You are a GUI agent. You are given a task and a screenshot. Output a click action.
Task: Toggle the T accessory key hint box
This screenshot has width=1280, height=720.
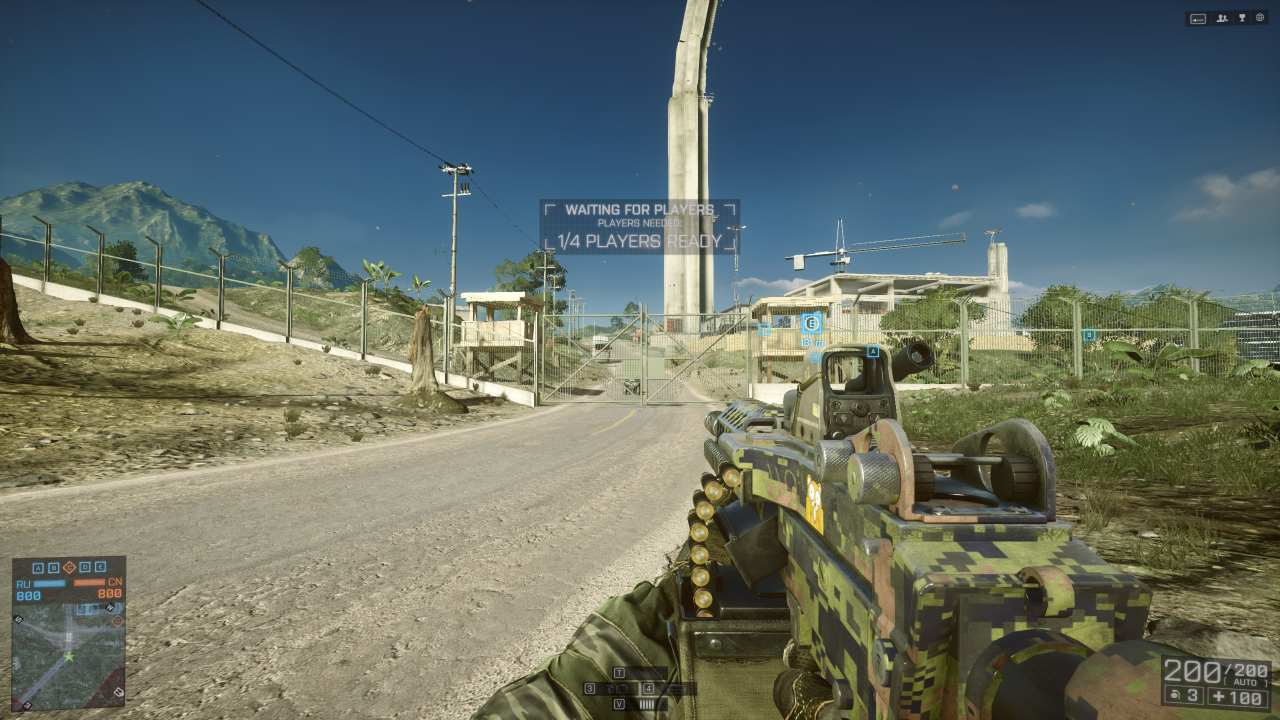pos(620,674)
